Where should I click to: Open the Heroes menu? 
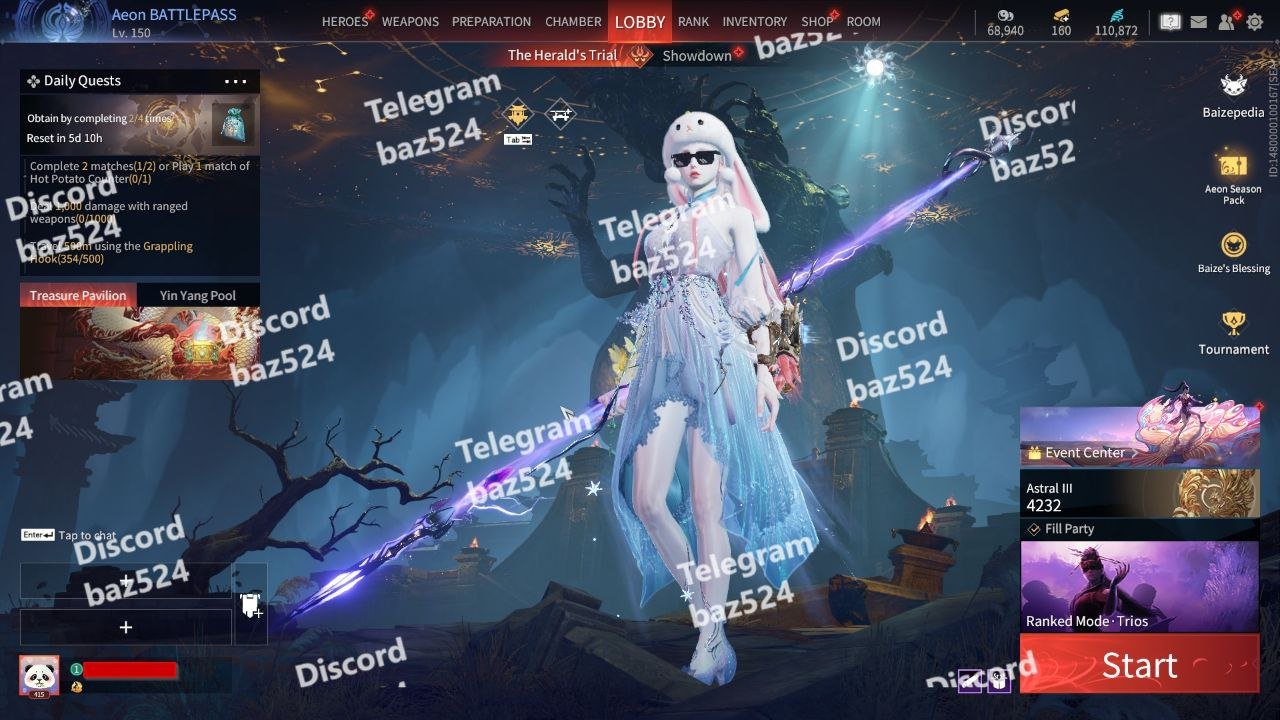(345, 22)
